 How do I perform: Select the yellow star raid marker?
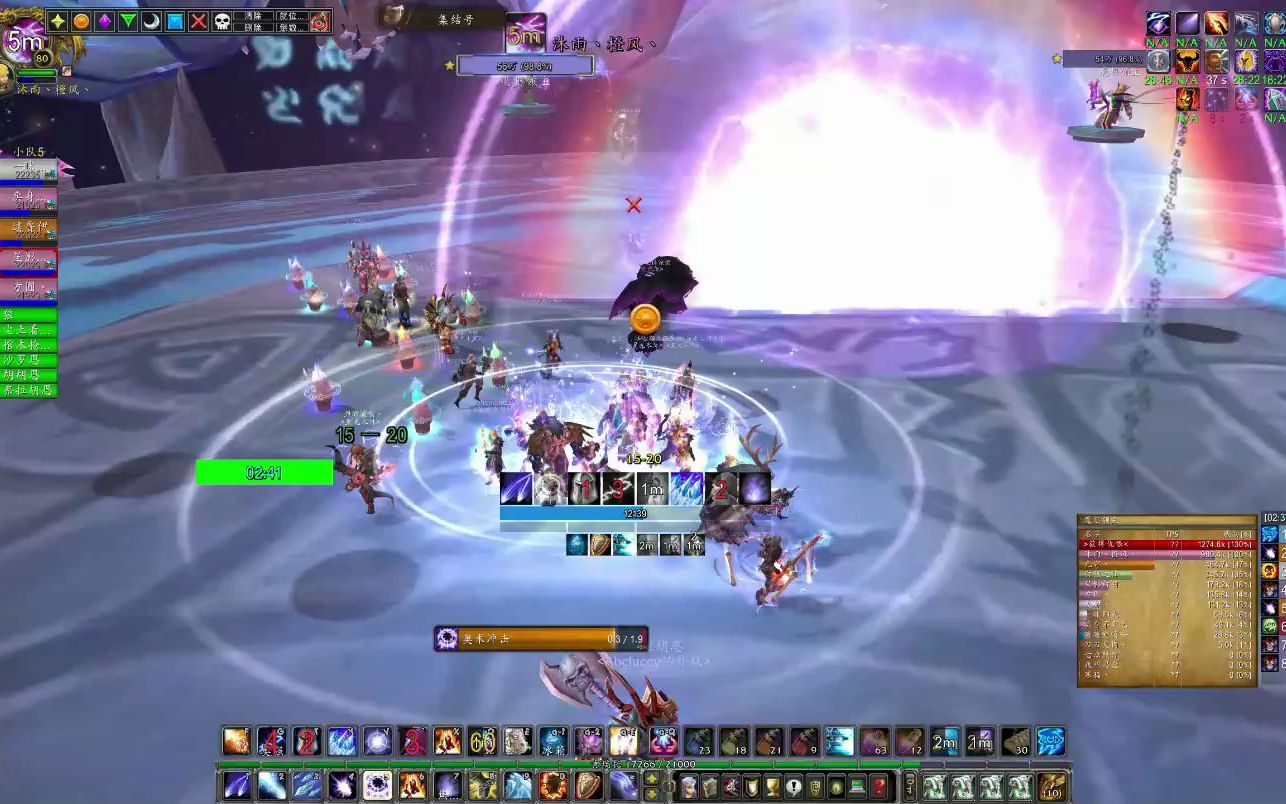[x=57, y=21]
